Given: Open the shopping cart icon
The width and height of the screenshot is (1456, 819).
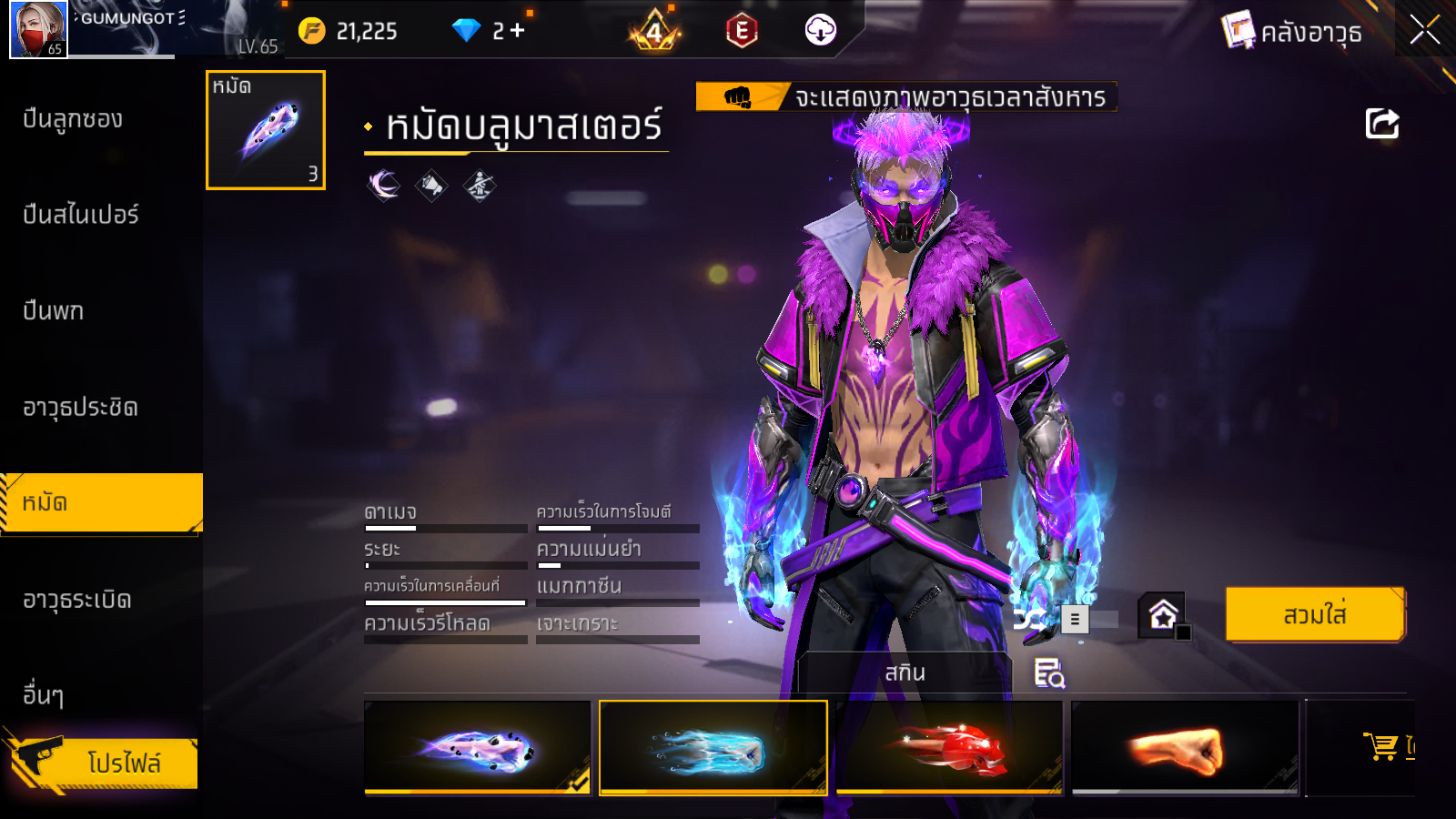Looking at the screenshot, I should pos(1381,746).
